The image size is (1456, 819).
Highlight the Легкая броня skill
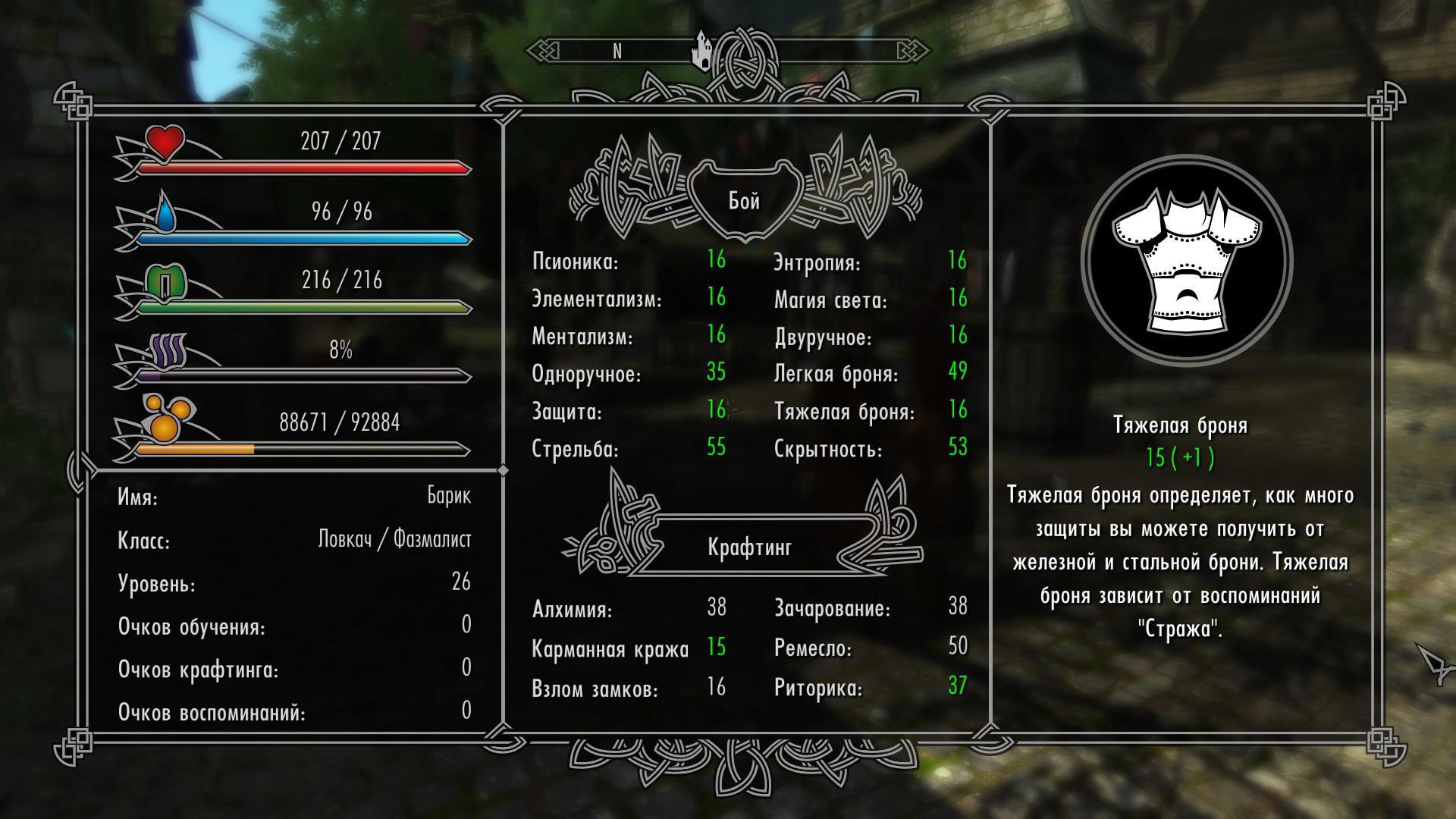(836, 374)
